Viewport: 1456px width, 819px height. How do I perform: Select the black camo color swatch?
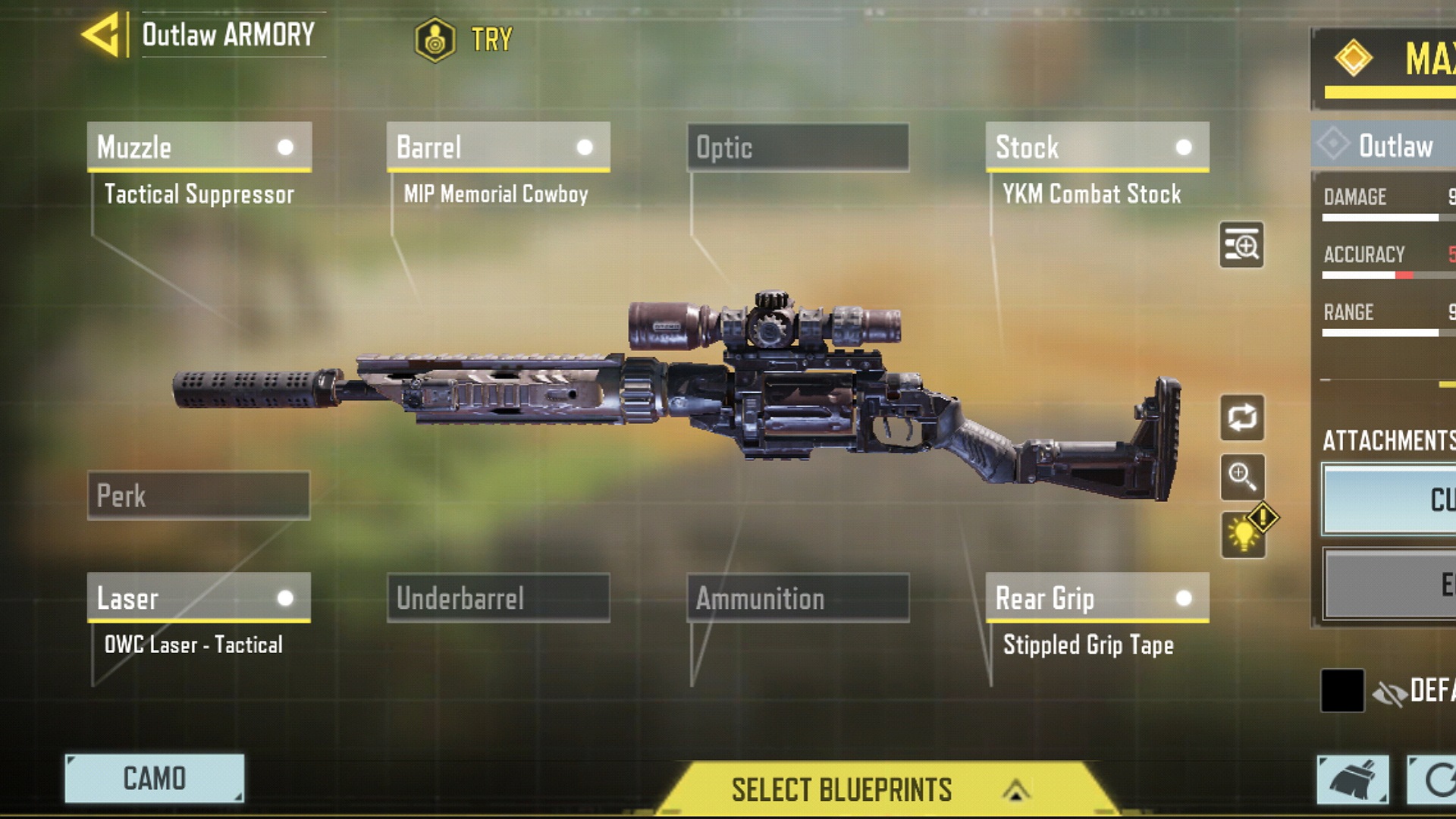click(x=1342, y=690)
